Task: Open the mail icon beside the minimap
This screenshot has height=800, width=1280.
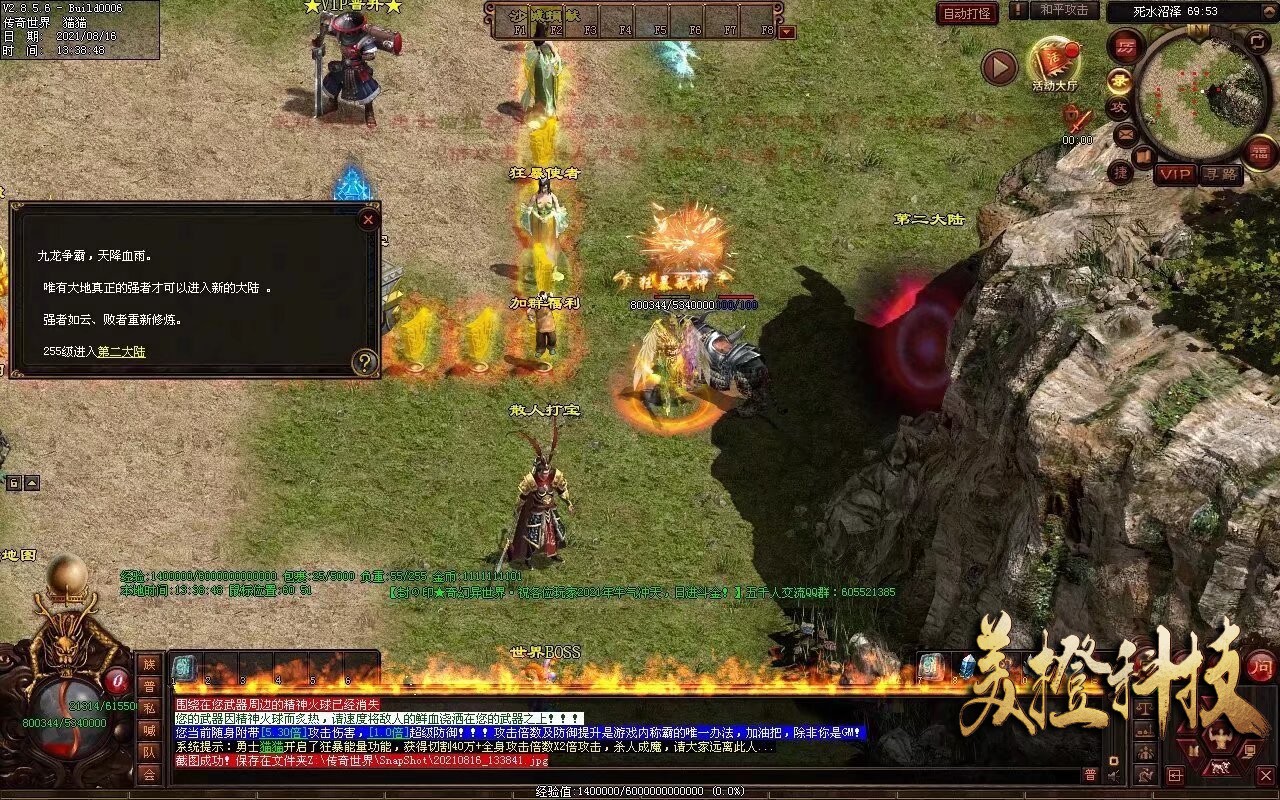Action: [x=1125, y=134]
